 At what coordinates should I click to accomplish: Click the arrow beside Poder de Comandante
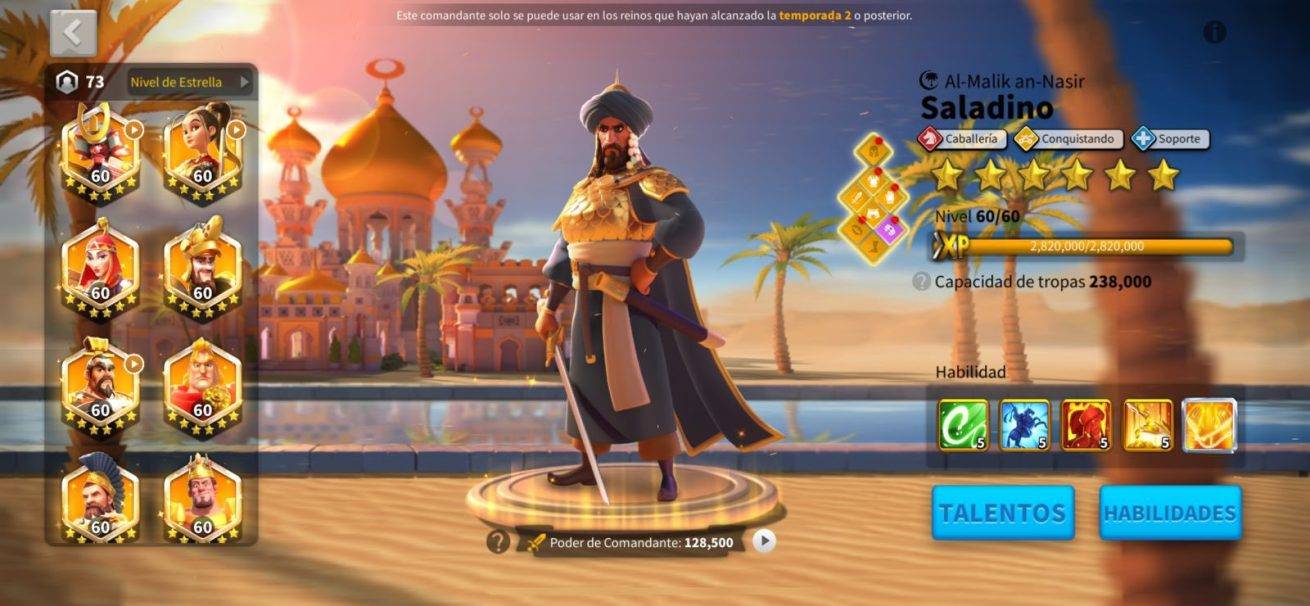click(x=764, y=541)
